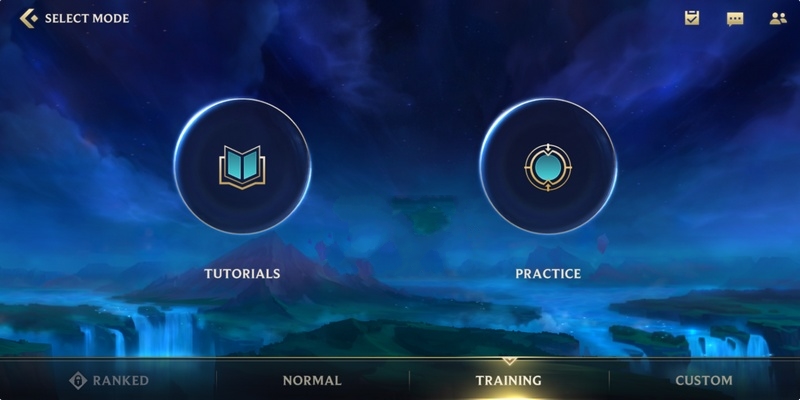Open the Tutorials mode
The image size is (800, 400).
[242, 167]
